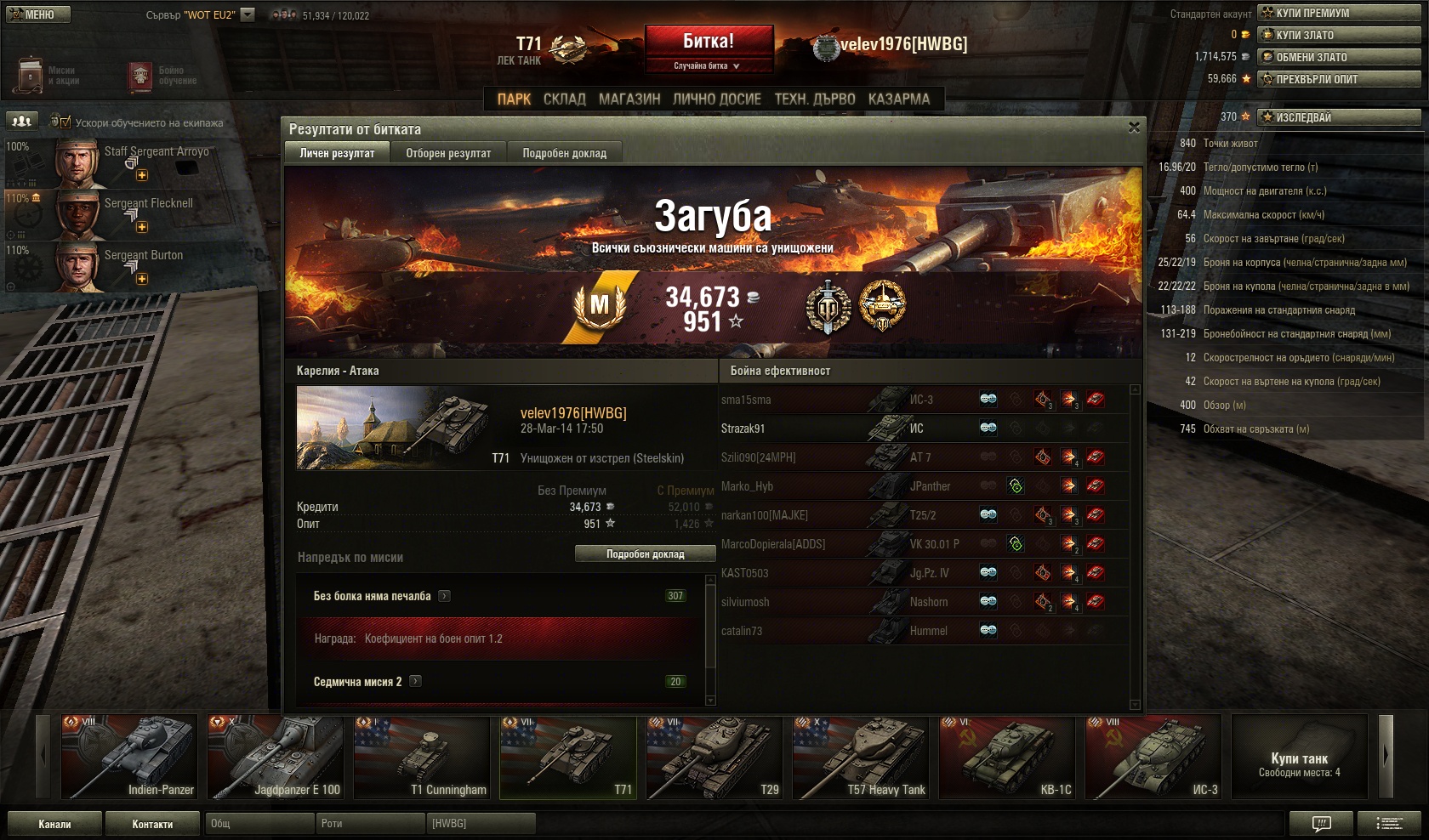This screenshot has height=840, width=1429.
Task: Select the ИЗСЛЕДВАЙ research button
Action: point(1339,117)
